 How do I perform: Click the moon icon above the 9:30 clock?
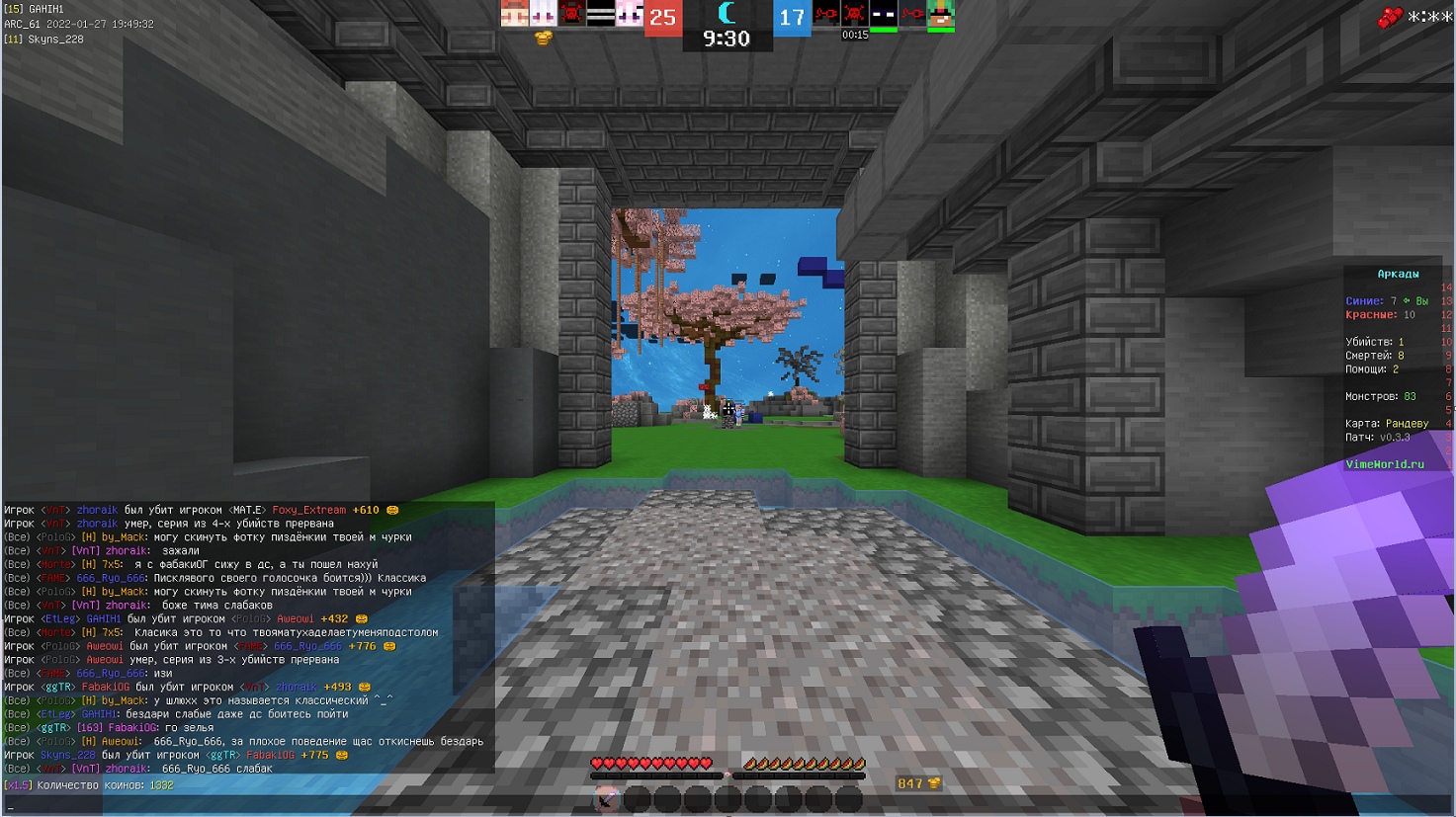tap(725, 15)
